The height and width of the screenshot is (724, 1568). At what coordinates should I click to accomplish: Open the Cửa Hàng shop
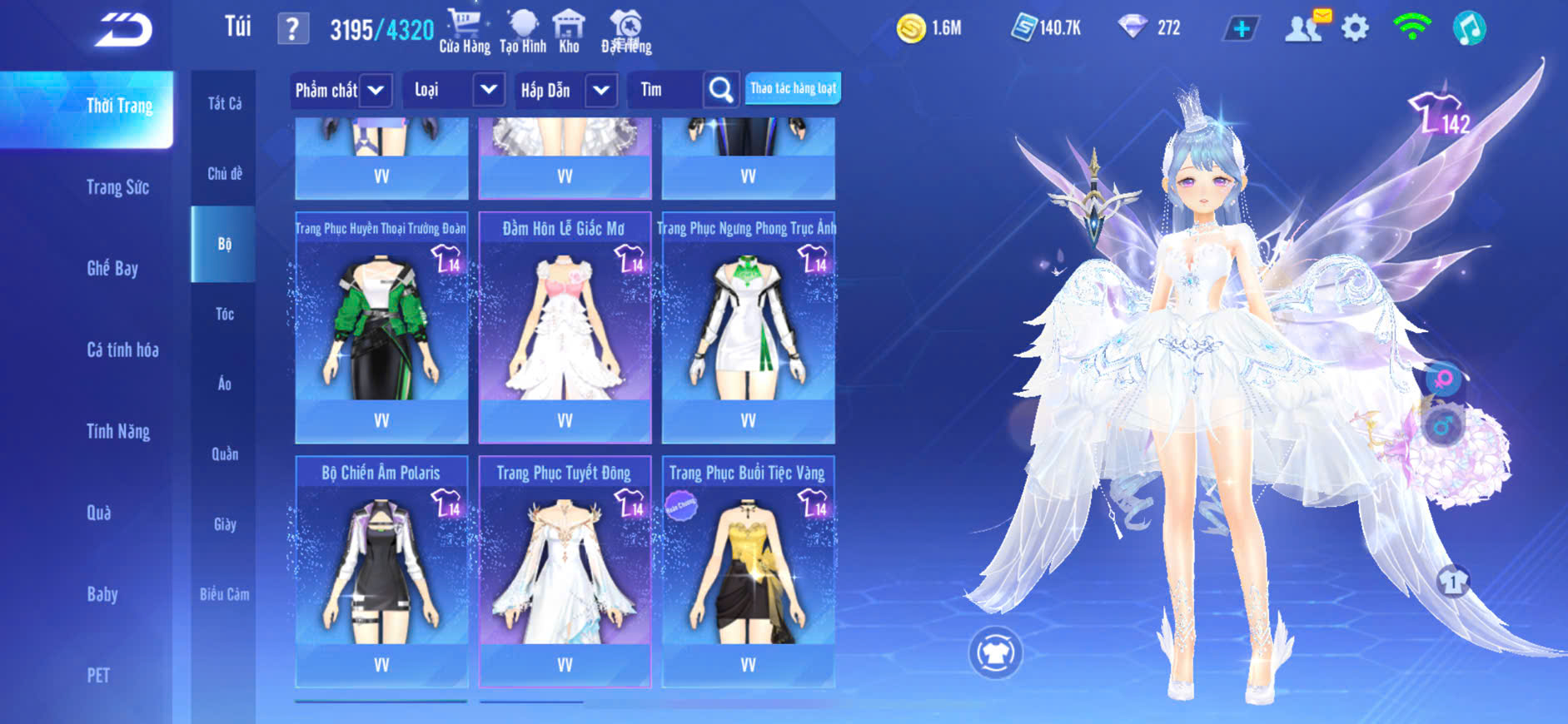pyautogui.click(x=464, y=31)
